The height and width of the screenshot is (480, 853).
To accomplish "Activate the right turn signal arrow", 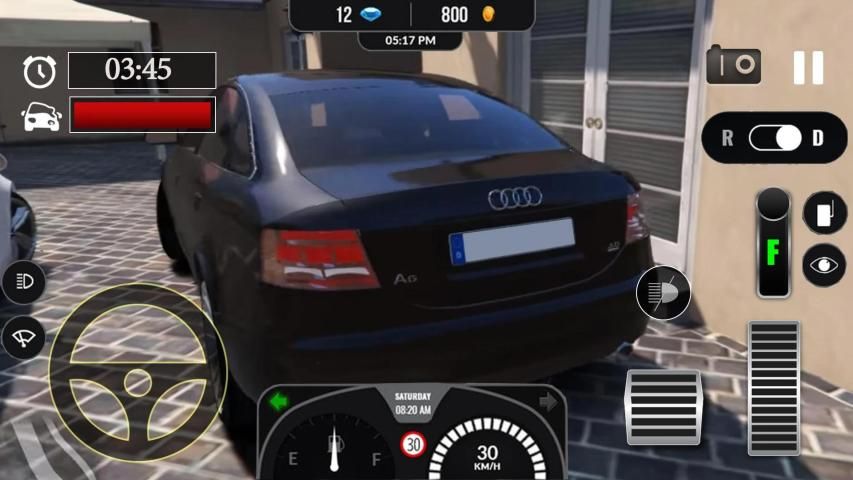I will tap(548, 402).
